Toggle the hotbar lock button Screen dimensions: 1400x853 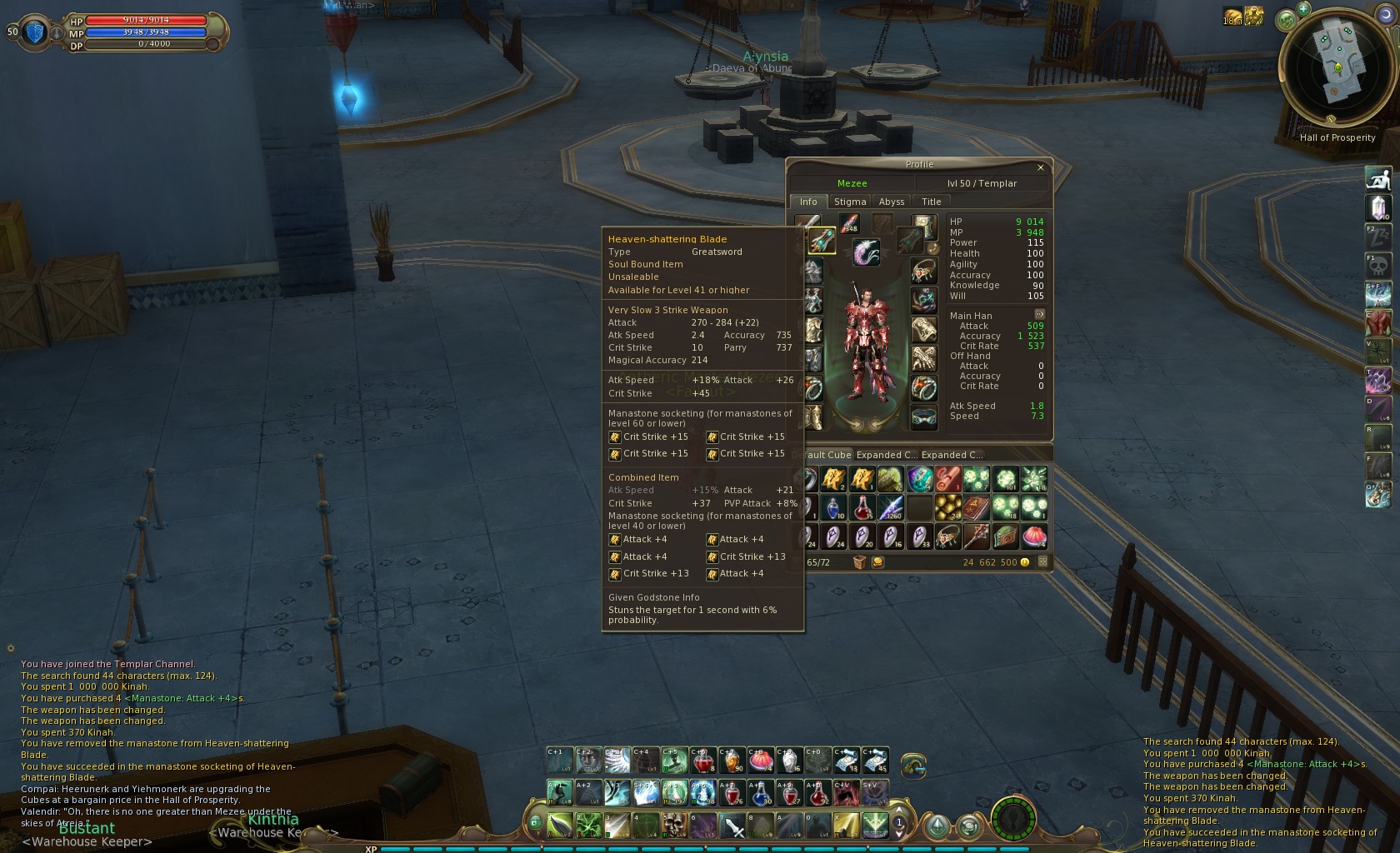point(535,823)
